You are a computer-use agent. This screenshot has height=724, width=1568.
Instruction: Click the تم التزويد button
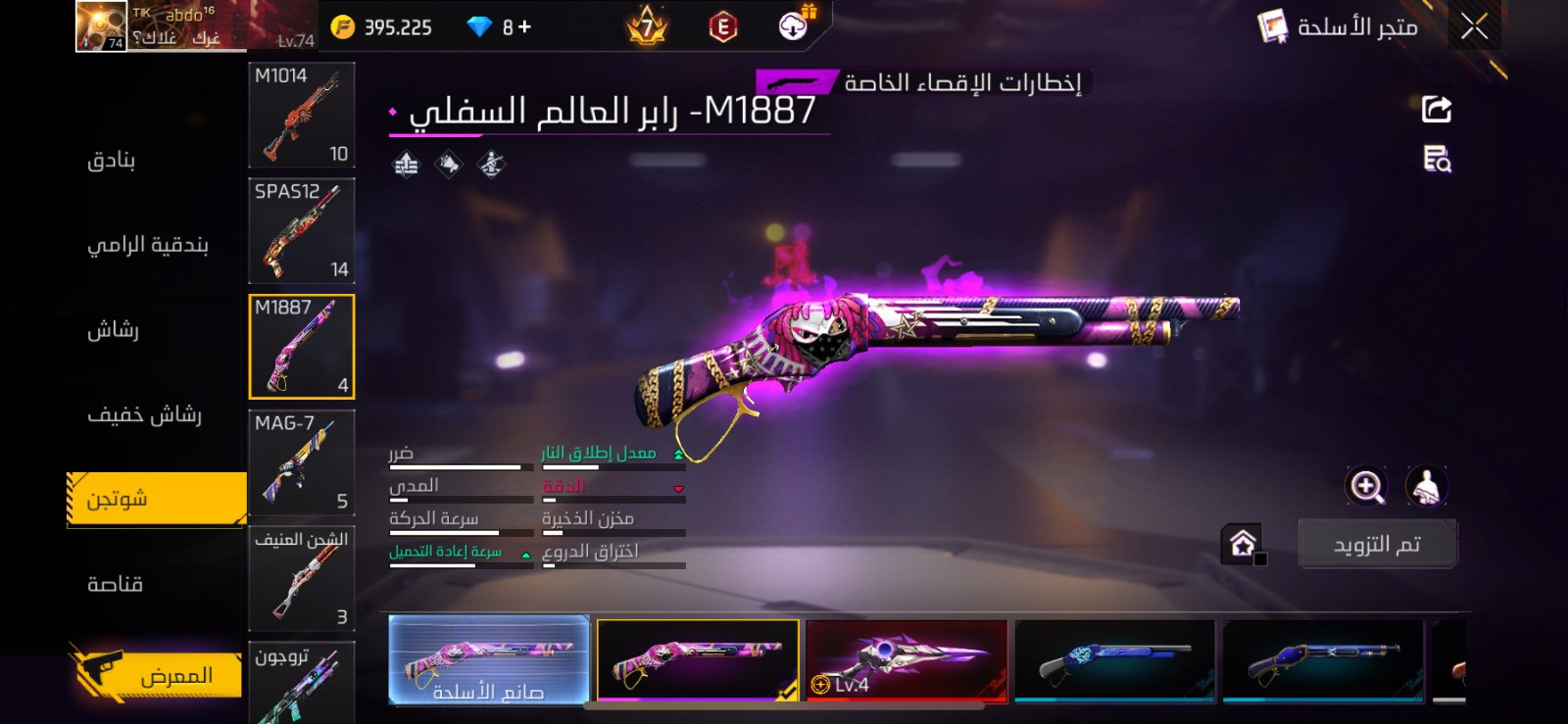coord(1377,542)
